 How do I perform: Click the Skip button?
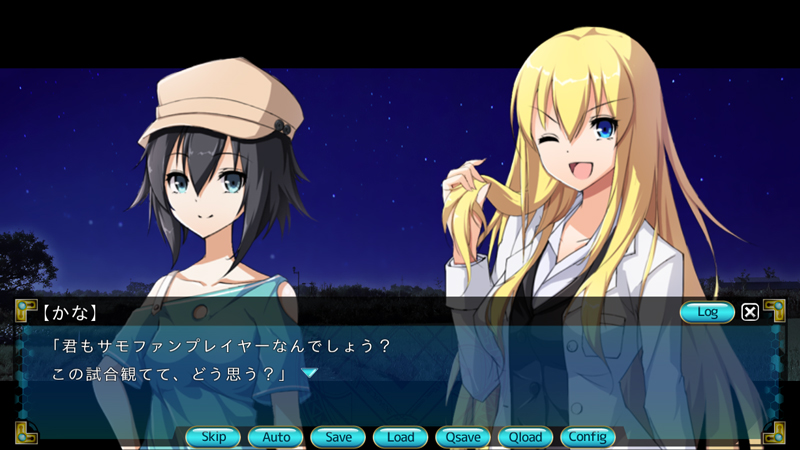pyautogui.click(x=213, y=437)
